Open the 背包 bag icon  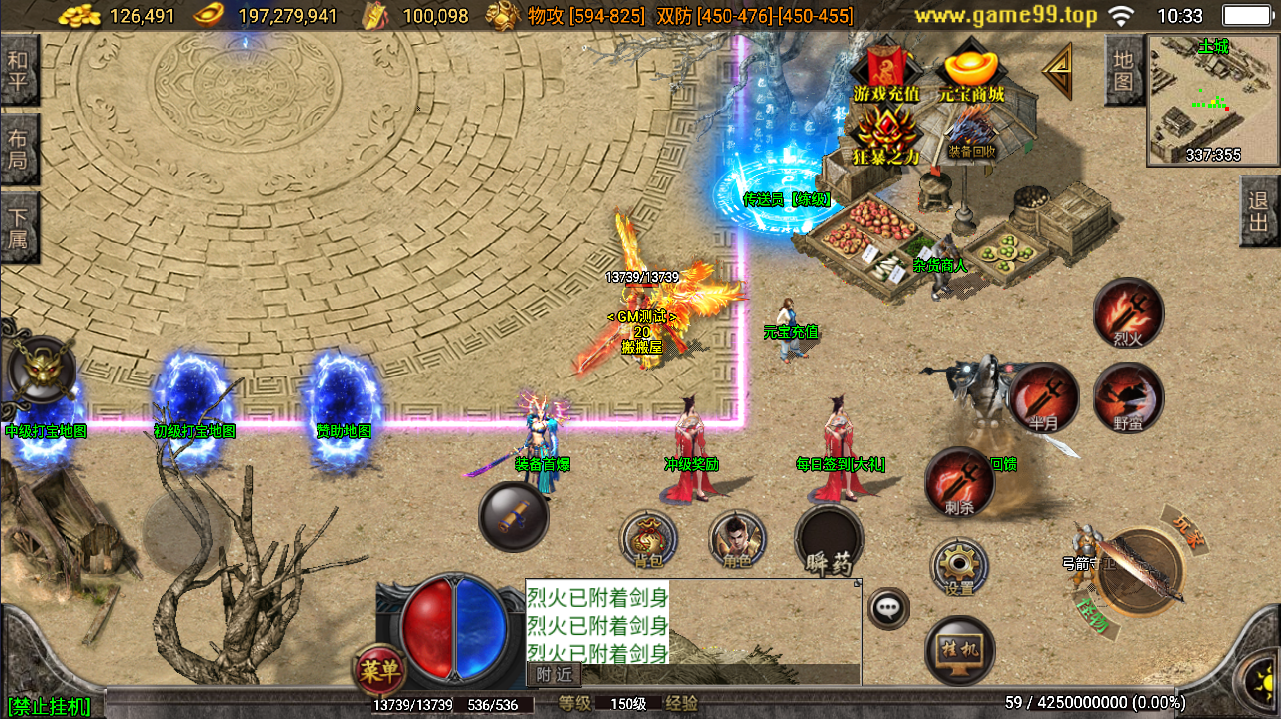click(648, 540)
